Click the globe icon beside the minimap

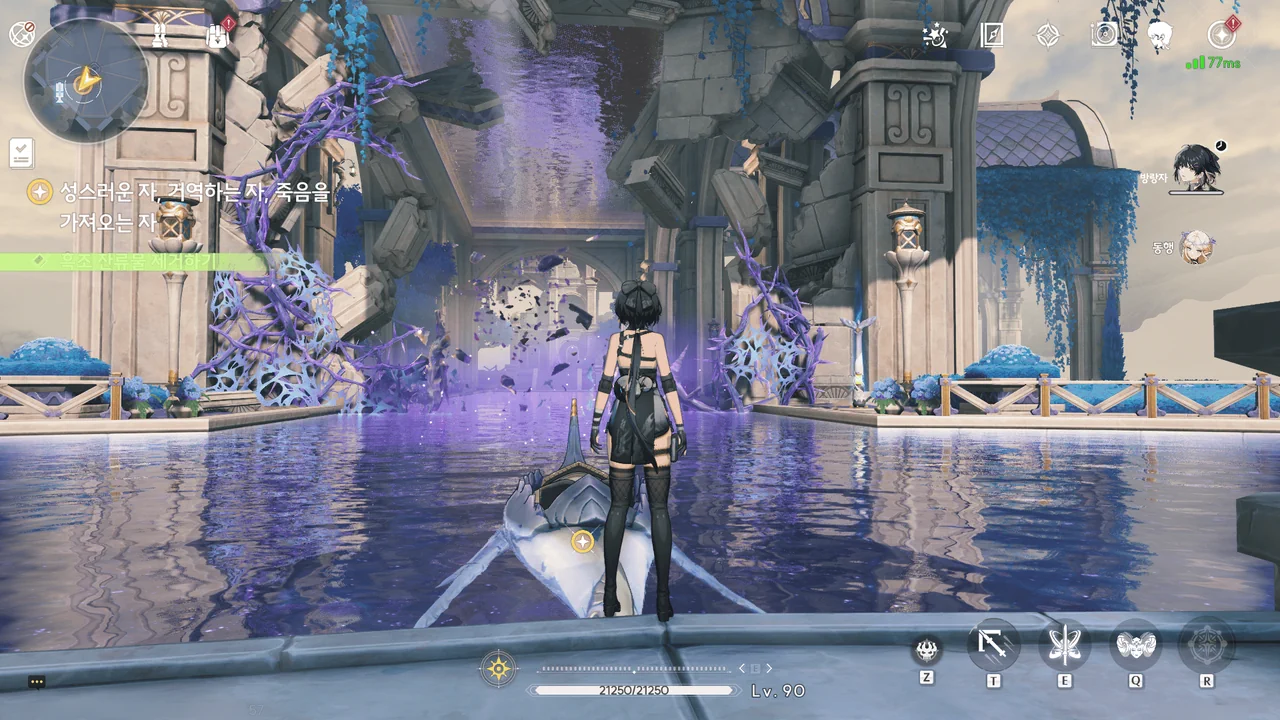(21, 34)
